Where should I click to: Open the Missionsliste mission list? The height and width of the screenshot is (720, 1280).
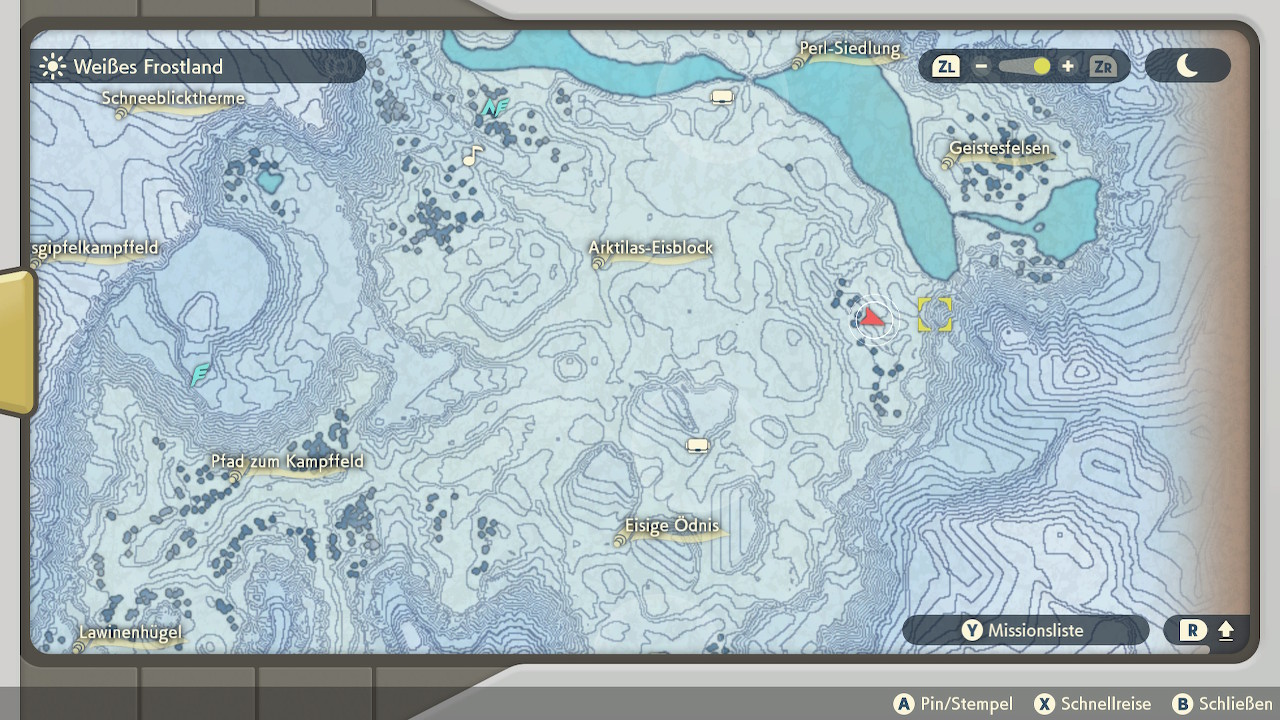click(x=1025, y=630)
